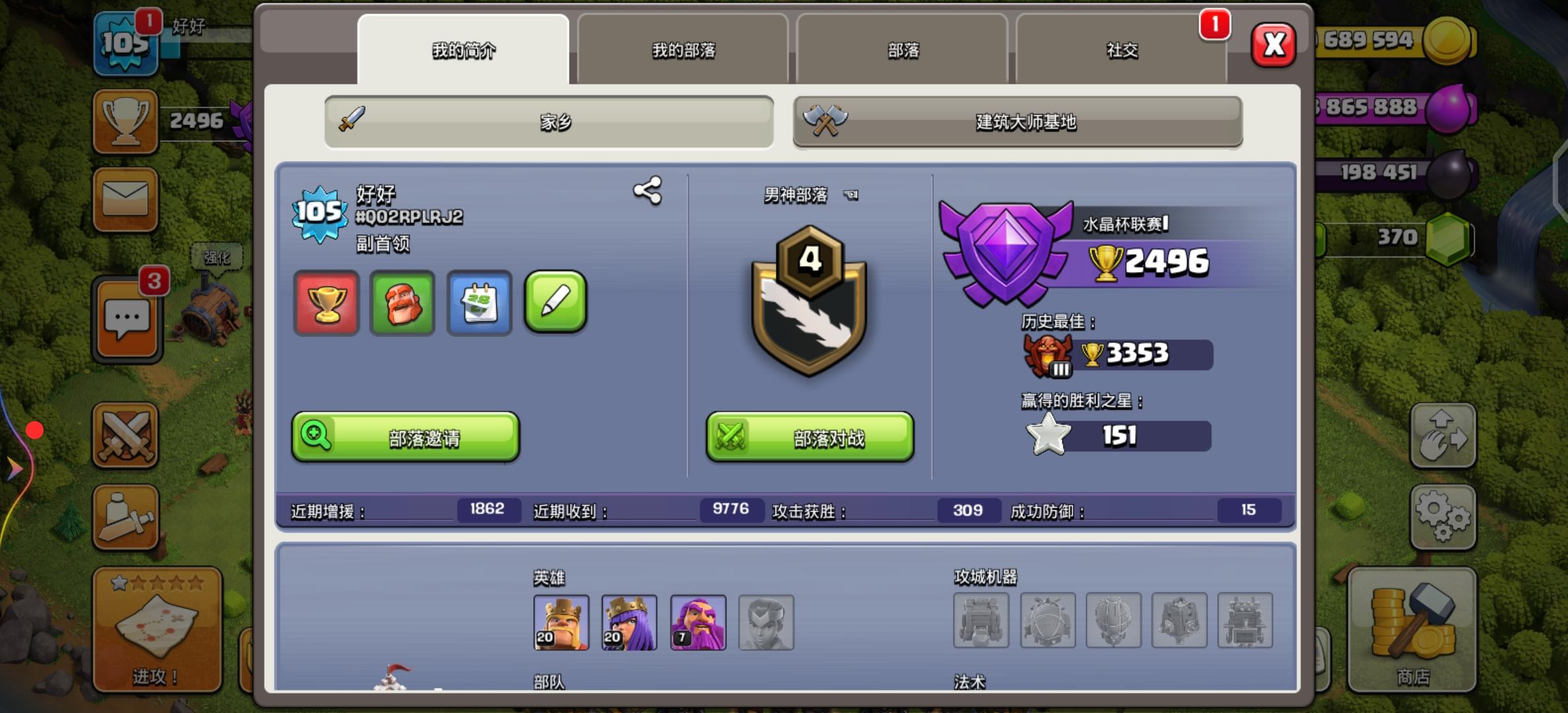Select the Archer Queen level 20 portrait
1568x713 pixels.
pos(628,621)
